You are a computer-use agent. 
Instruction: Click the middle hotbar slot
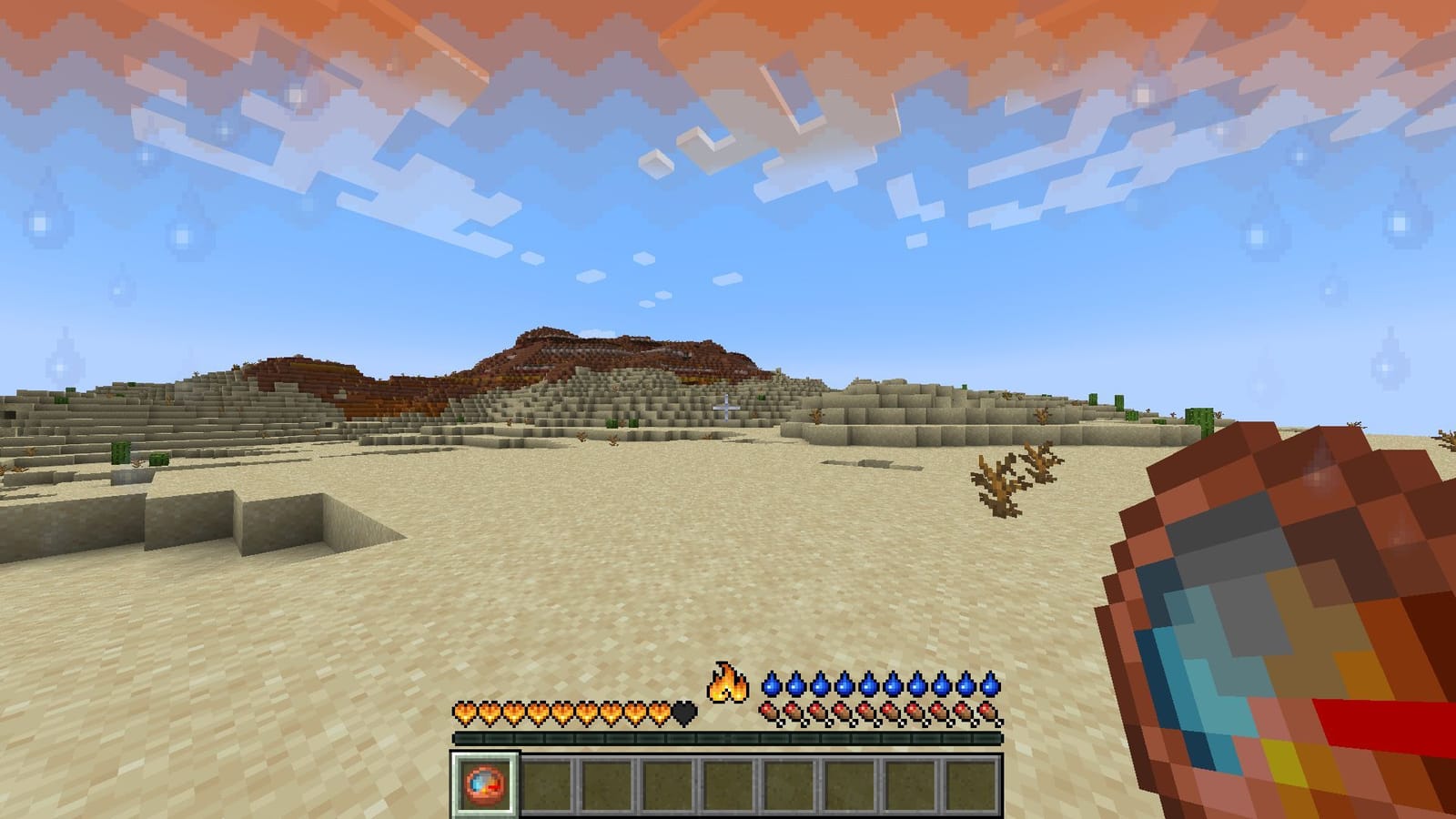pos(728,783)
